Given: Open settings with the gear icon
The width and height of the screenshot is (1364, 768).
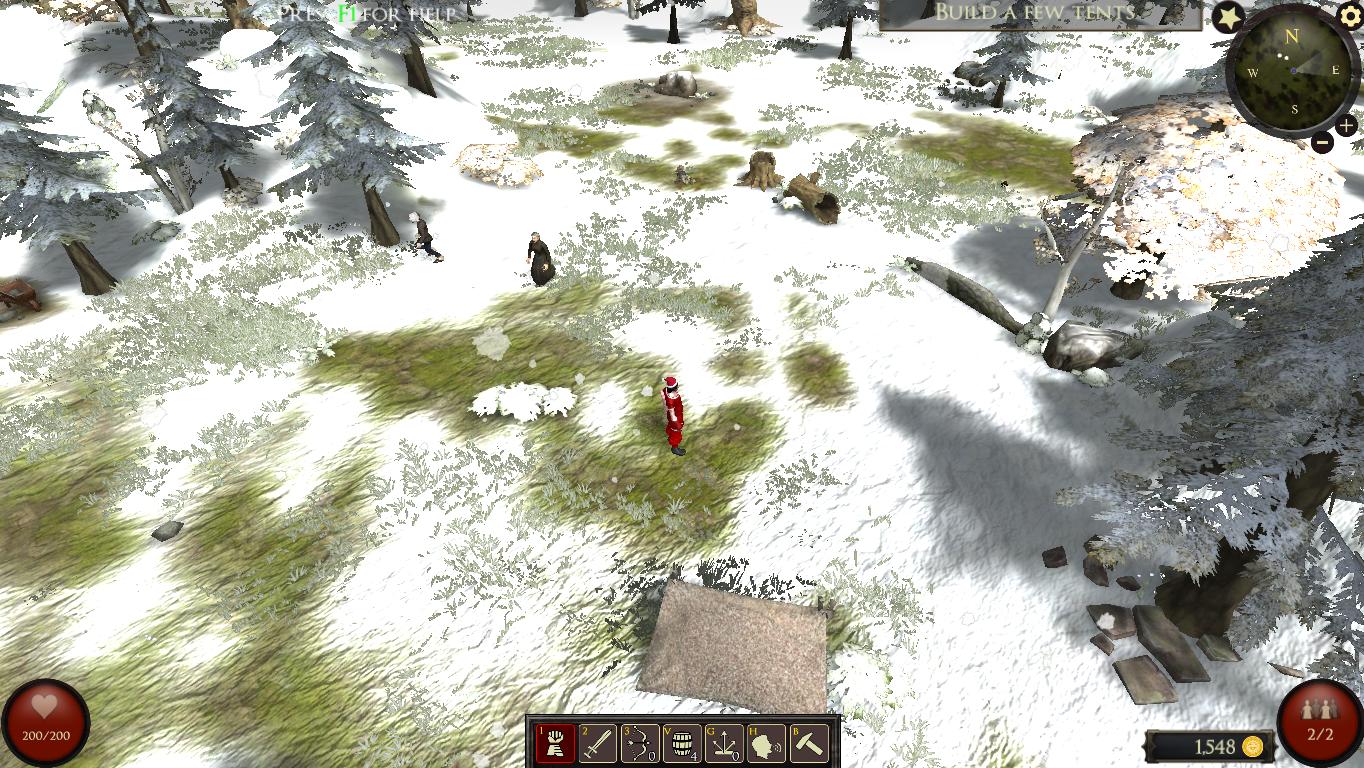Looking at the screenshot, I should [1350, 15].
